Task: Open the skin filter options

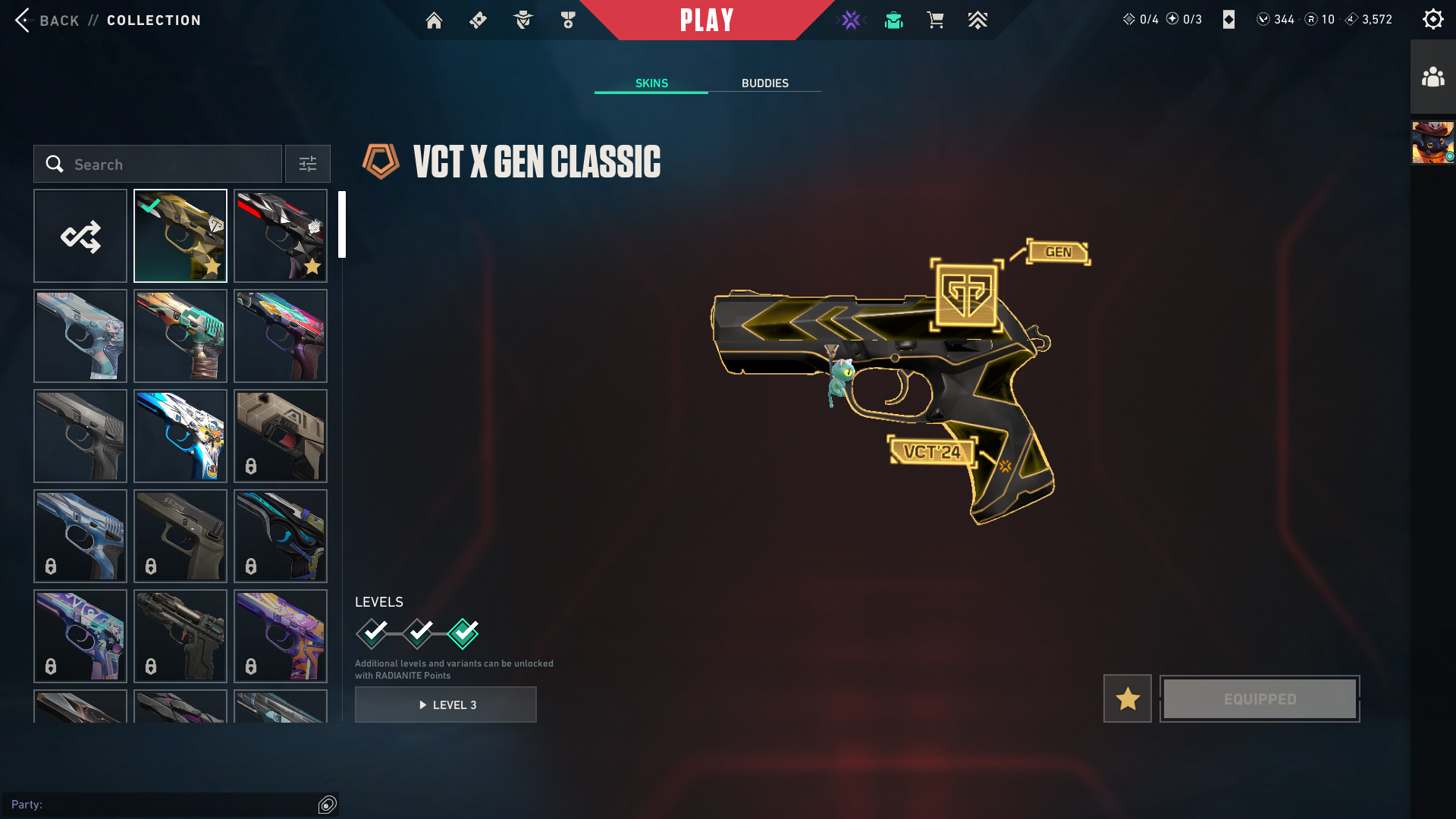Action: (x=308, y=165)
